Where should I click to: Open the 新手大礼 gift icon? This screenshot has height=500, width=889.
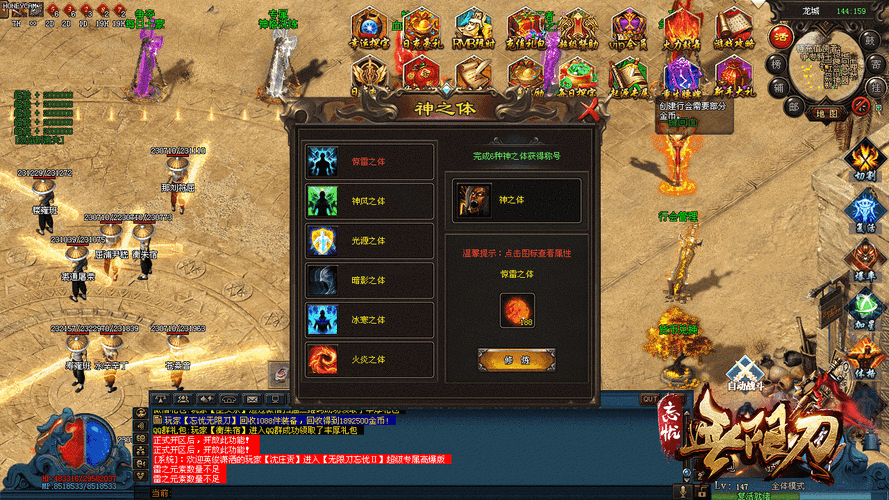(x=733, y=75)
